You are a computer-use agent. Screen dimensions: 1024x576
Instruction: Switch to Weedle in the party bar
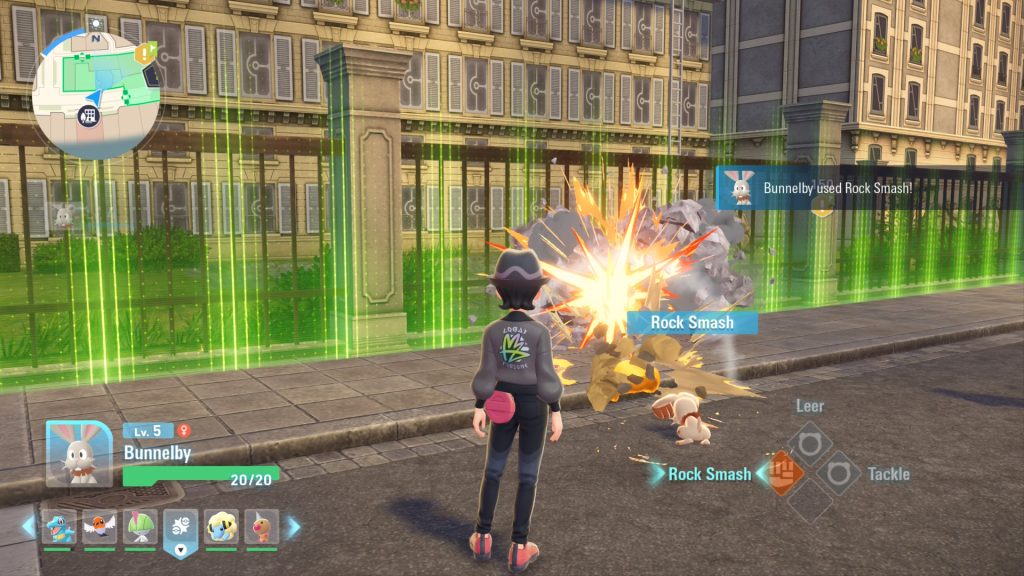(x=262, y=526)
